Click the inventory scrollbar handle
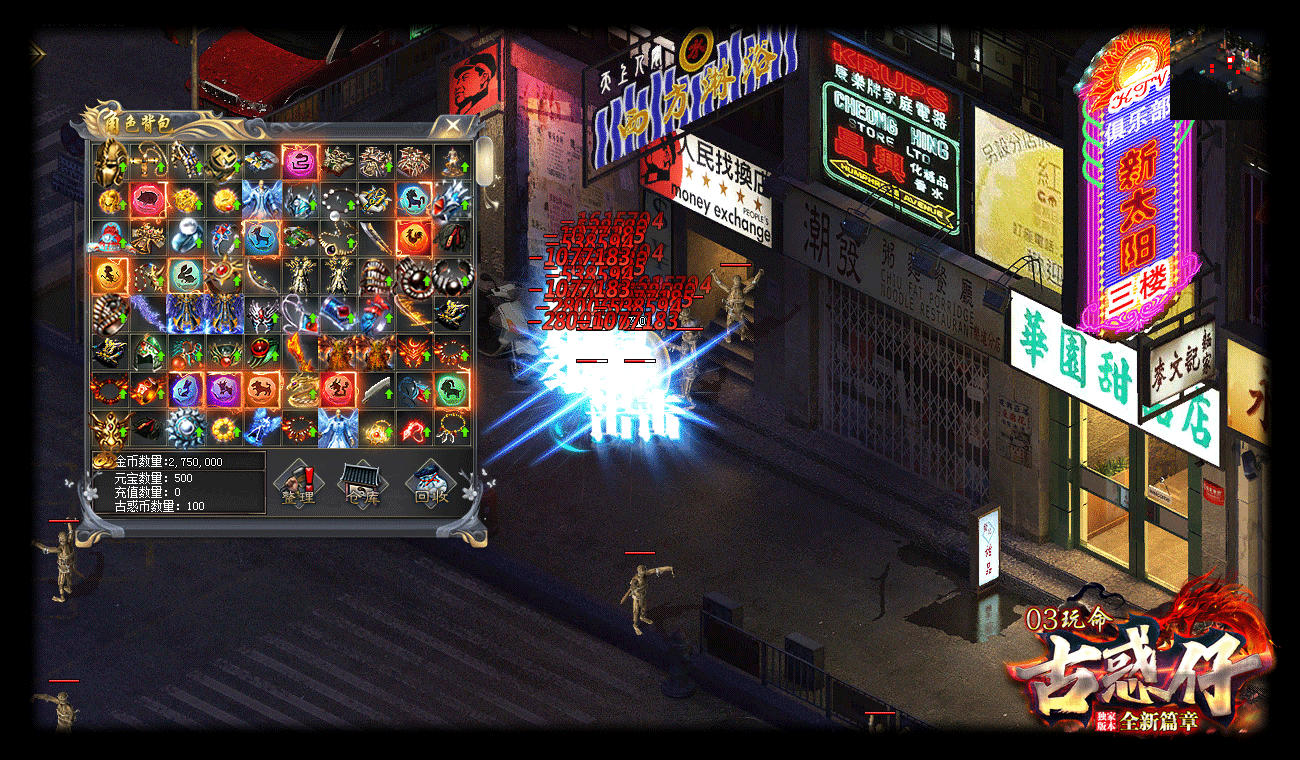 click(x=484, y=158)
